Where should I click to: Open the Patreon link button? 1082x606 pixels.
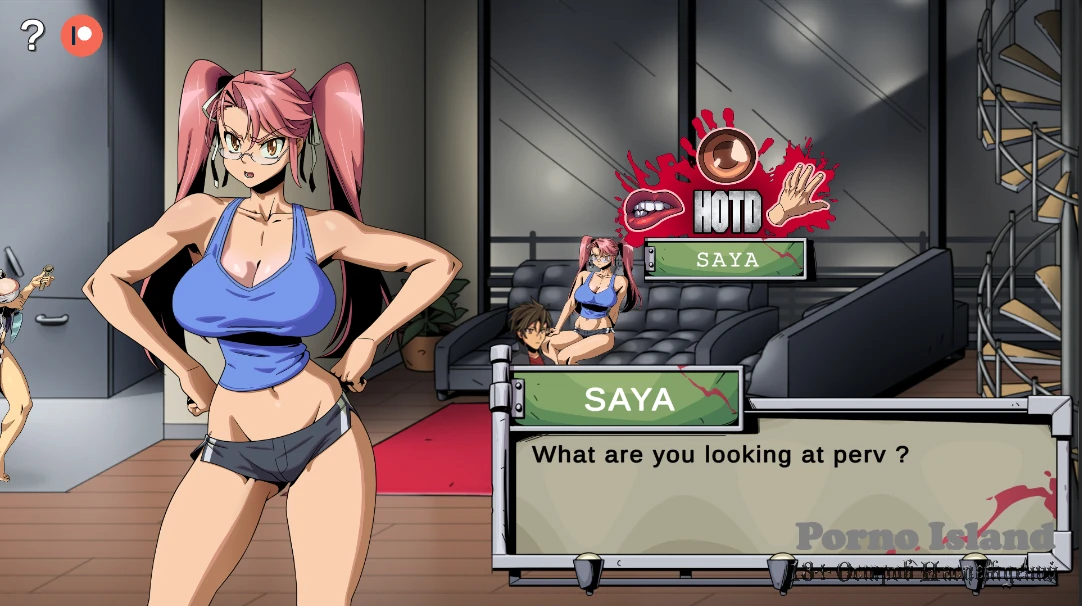[x=82, y=36]
